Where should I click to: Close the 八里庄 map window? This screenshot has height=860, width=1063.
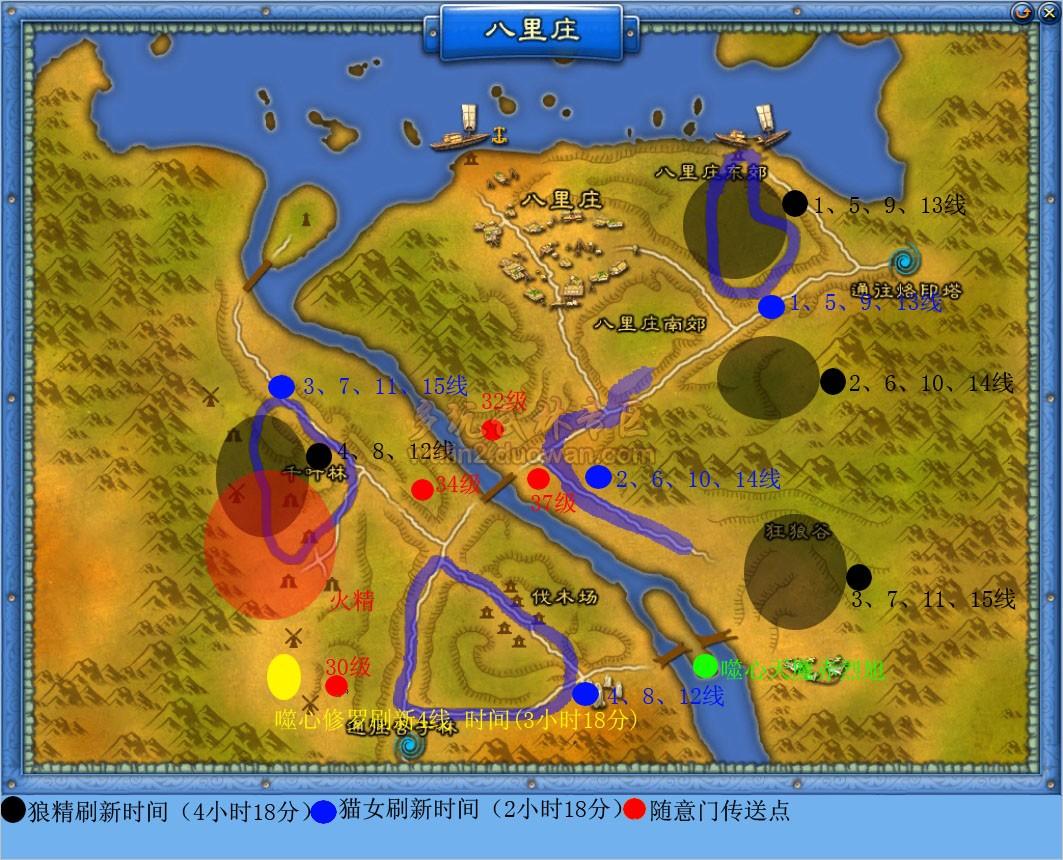tap(1044, 12)
